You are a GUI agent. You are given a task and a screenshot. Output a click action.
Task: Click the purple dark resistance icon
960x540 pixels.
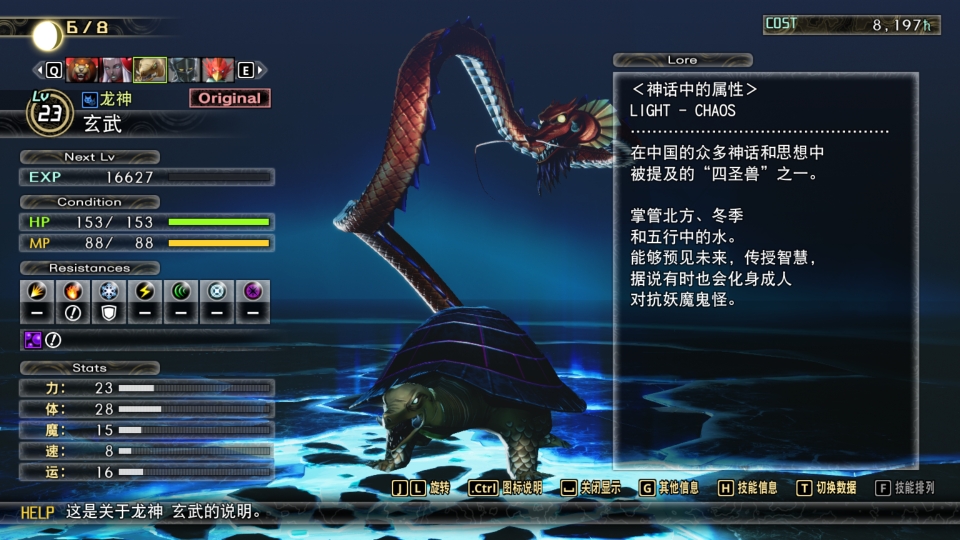coord(253,291)
